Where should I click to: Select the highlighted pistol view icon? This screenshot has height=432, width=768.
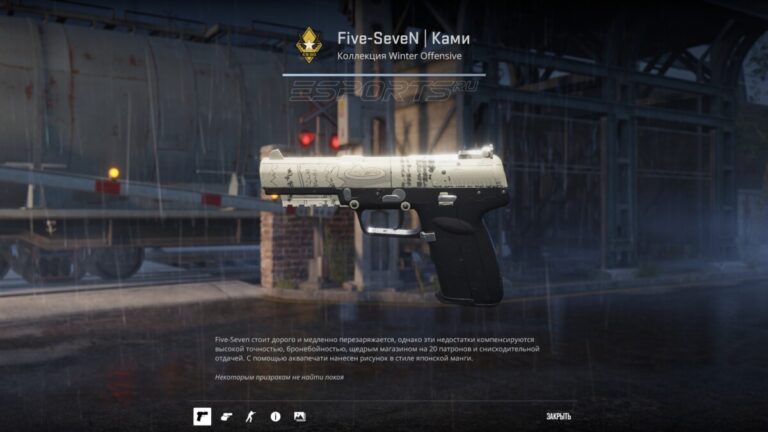pyautogui.click(x=202, y=415)
